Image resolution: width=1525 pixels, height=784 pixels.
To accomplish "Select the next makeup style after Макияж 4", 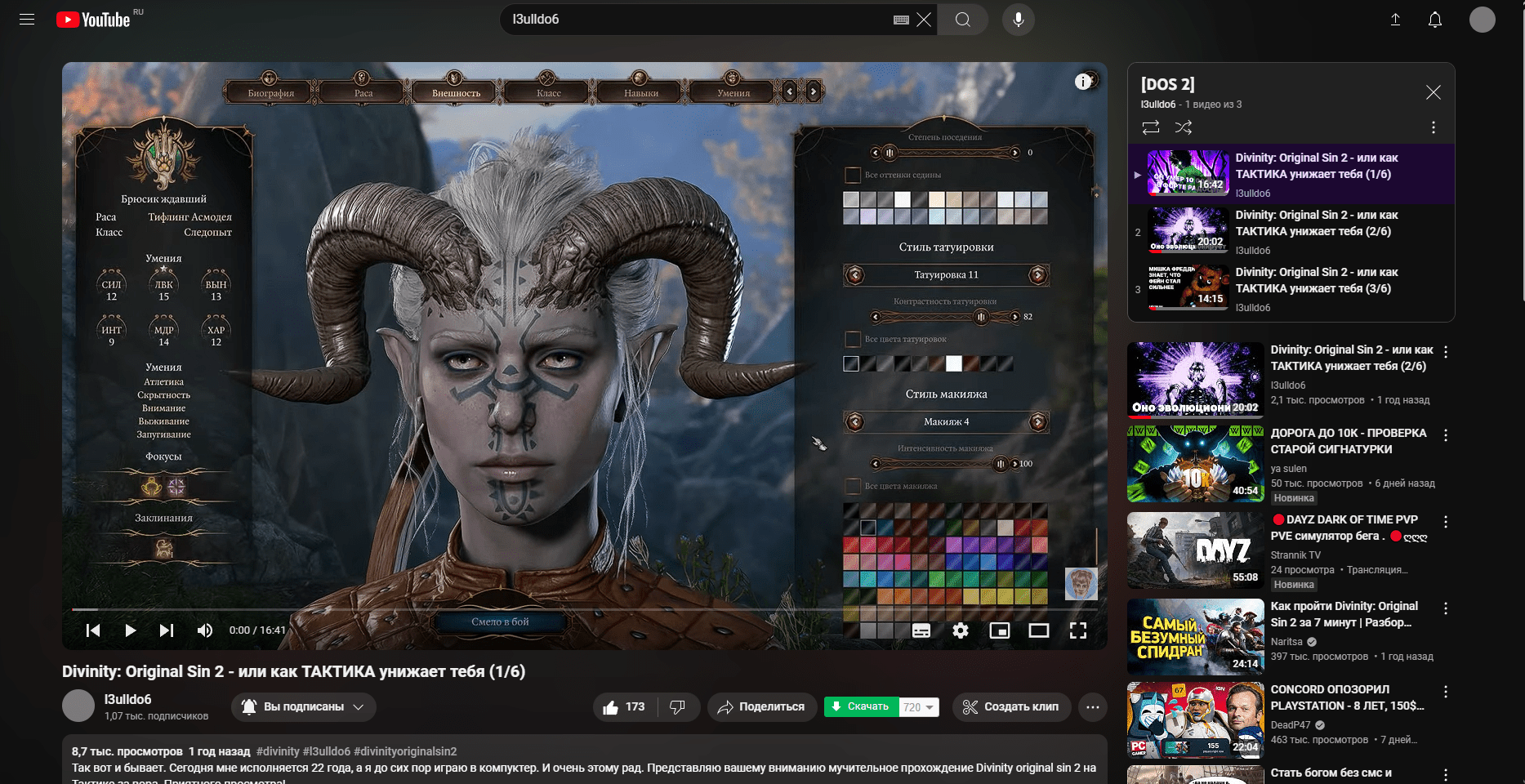I will coord(1038,422).
